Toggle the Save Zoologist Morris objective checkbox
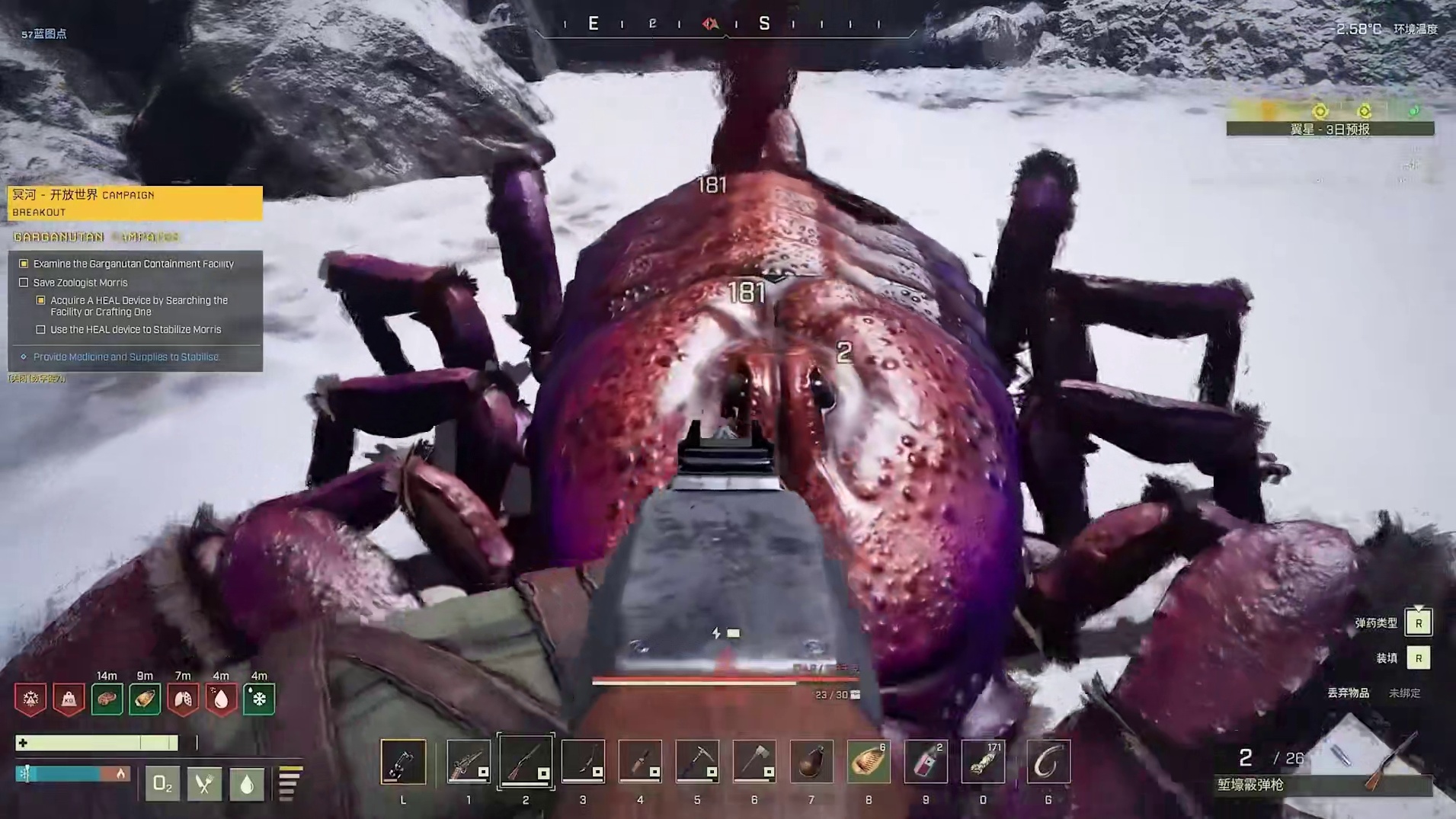 pyautogui.click(x=24, y=283)
